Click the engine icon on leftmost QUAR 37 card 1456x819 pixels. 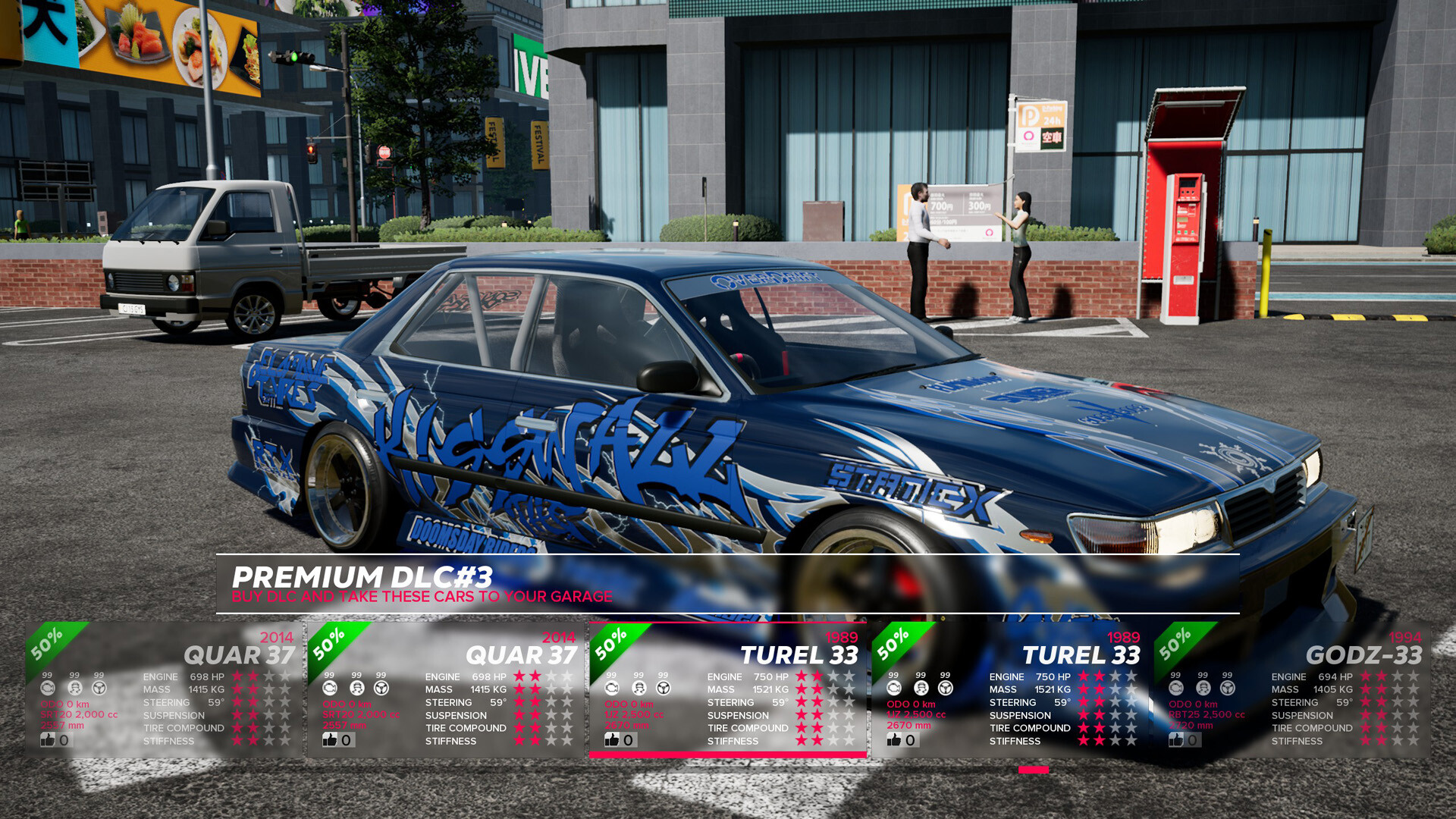pos(49,687)
